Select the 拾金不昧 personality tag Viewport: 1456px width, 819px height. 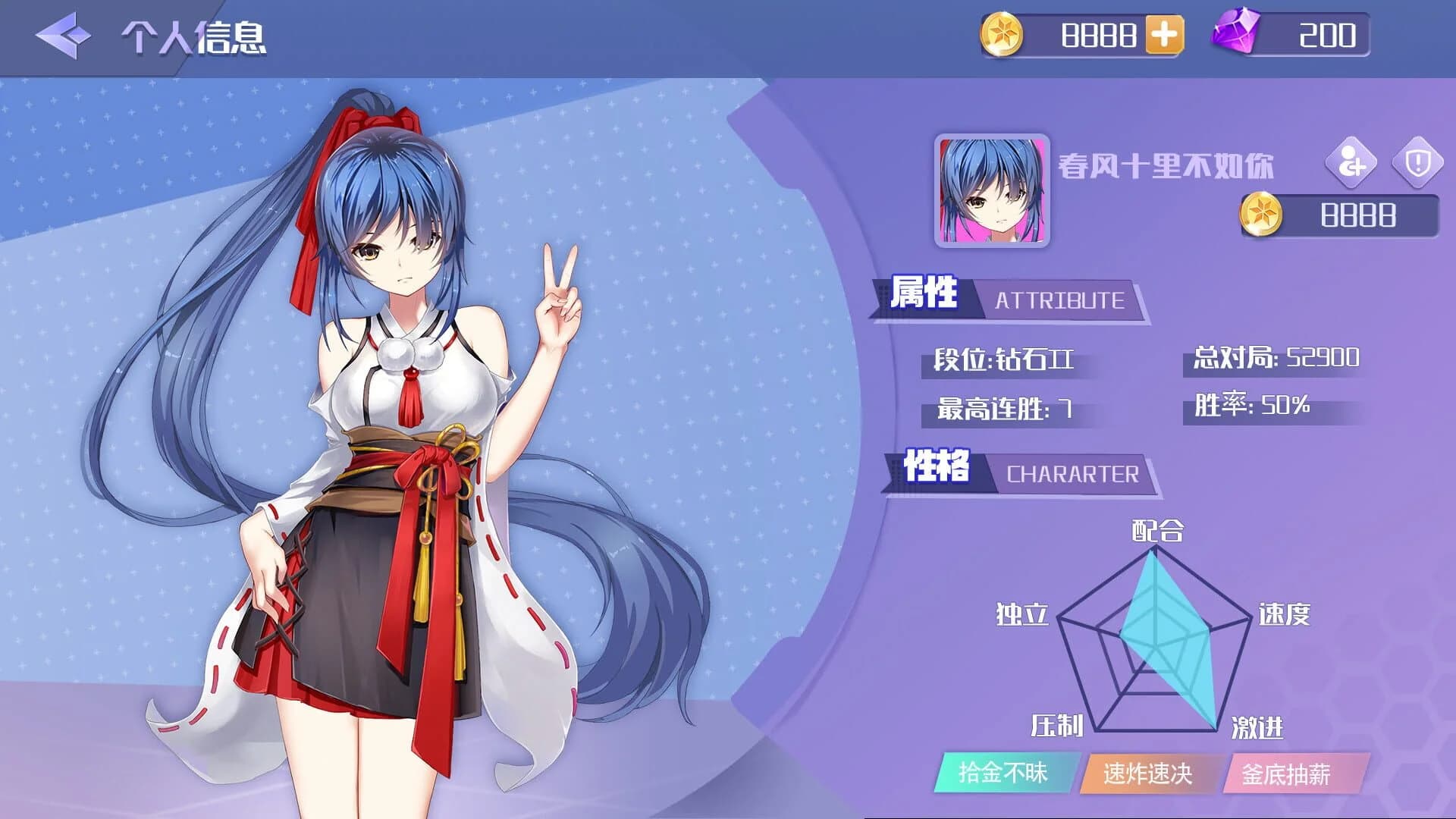(x=1004, y=773)
